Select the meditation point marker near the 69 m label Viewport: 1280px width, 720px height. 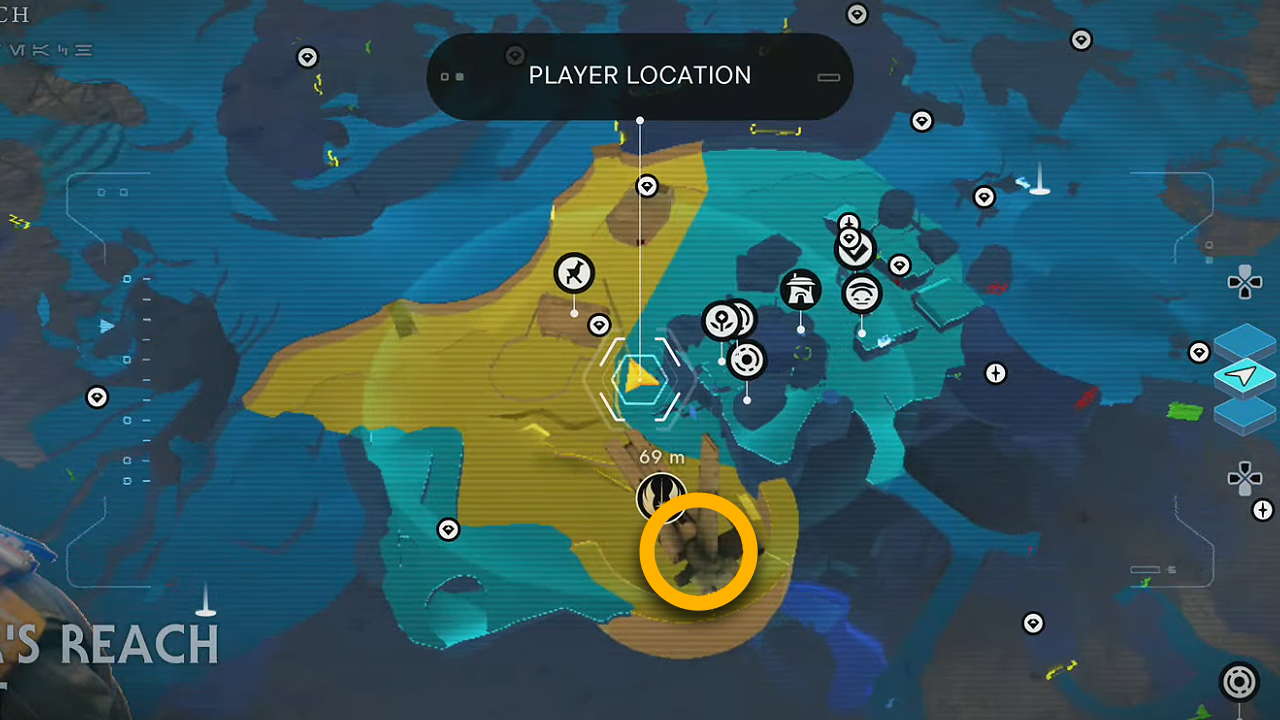tap(660, 496)
